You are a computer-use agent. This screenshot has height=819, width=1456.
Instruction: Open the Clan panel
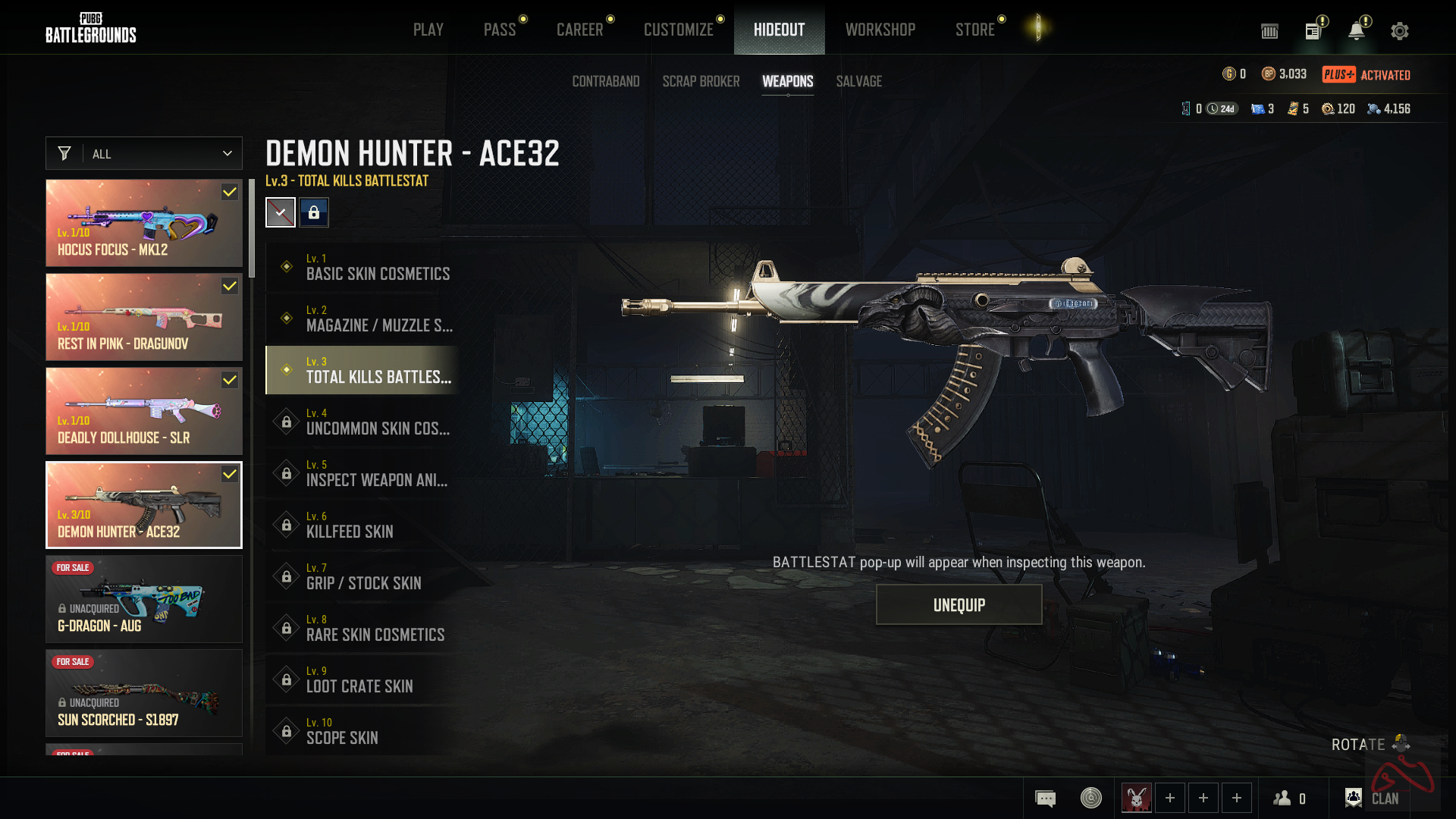[1373, 798]
